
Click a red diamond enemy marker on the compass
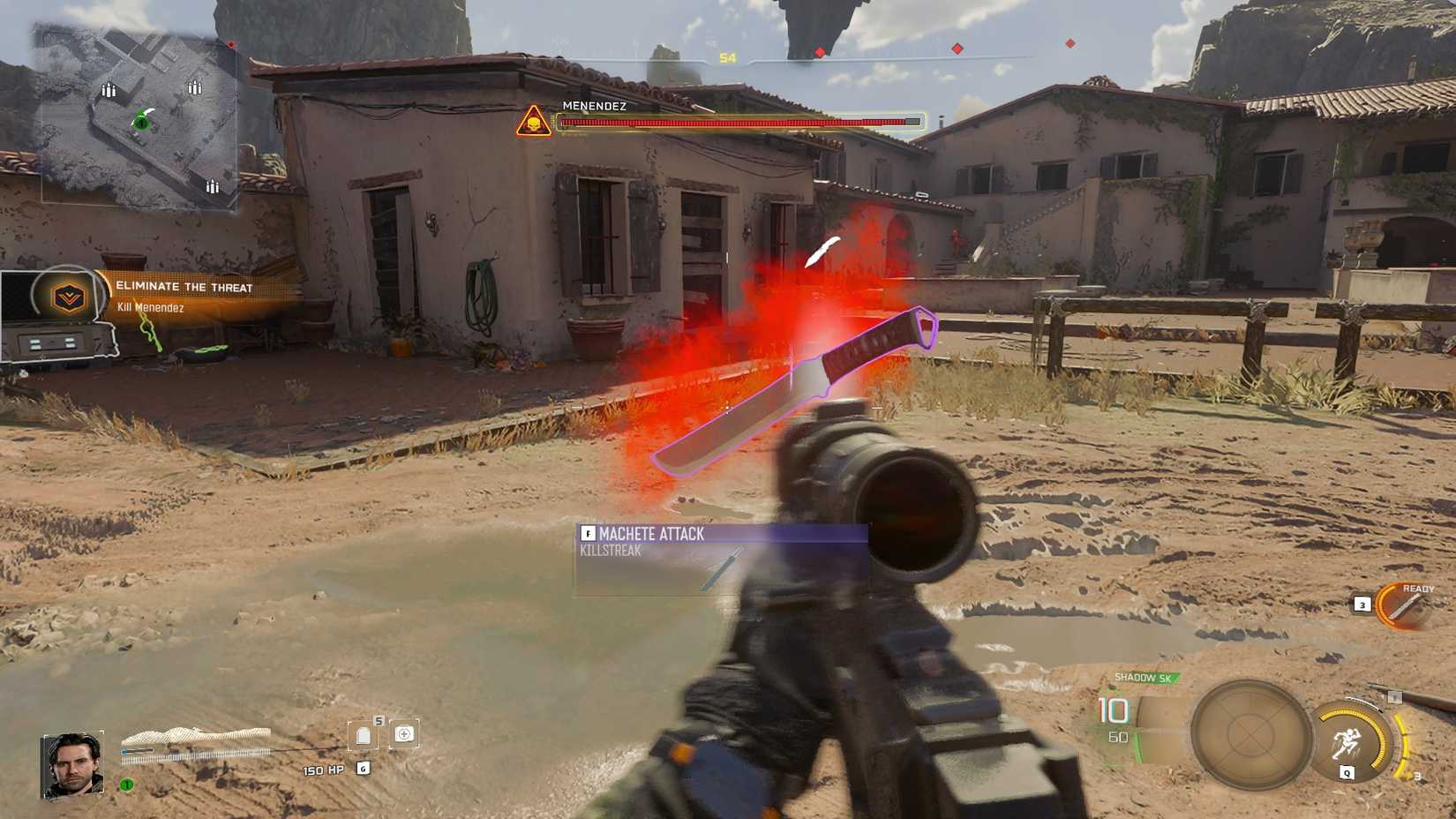[x=956, y=49]
